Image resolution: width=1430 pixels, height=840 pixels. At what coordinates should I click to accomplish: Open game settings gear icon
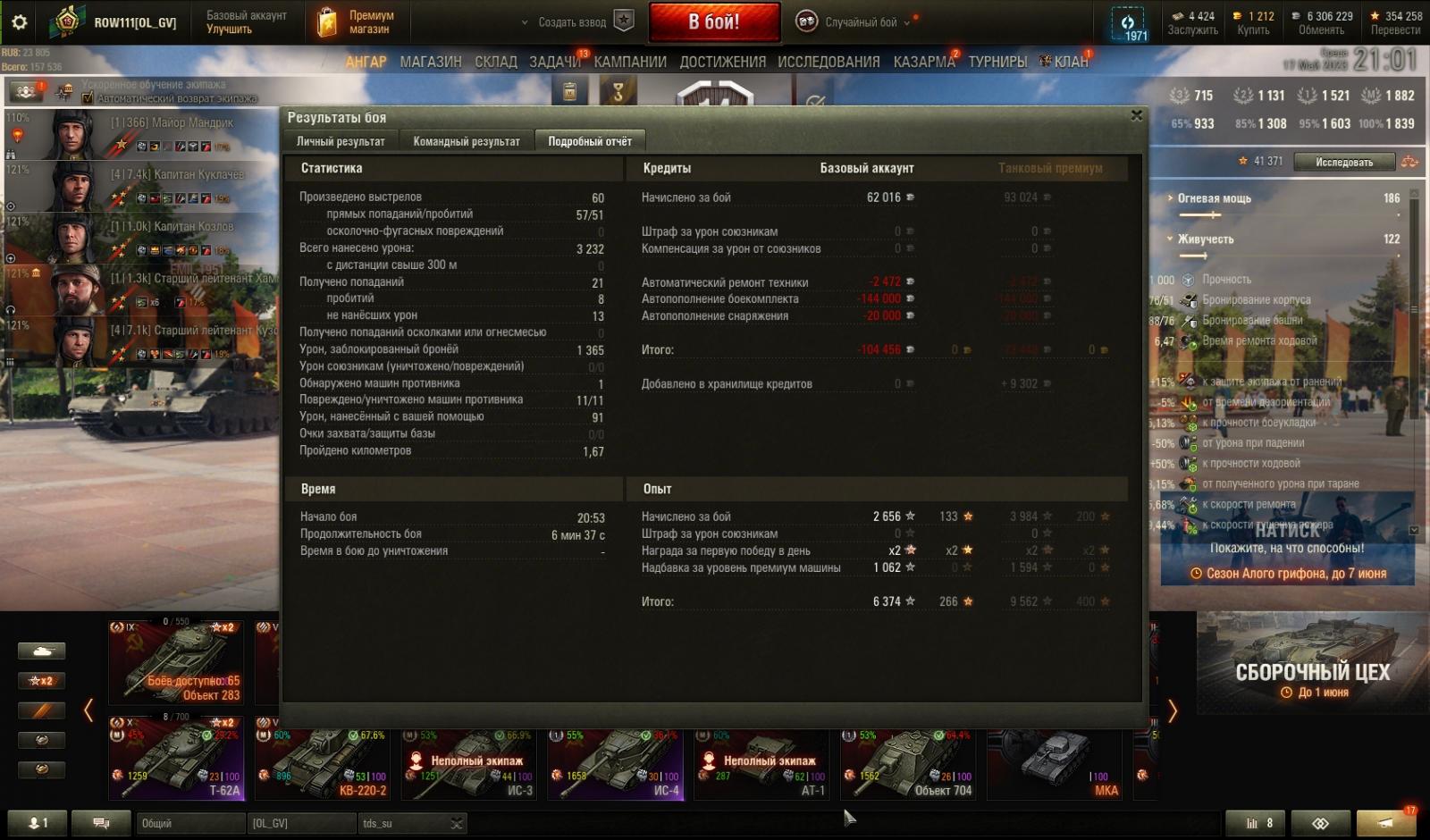pyautogui.click(x=20, y=22)
